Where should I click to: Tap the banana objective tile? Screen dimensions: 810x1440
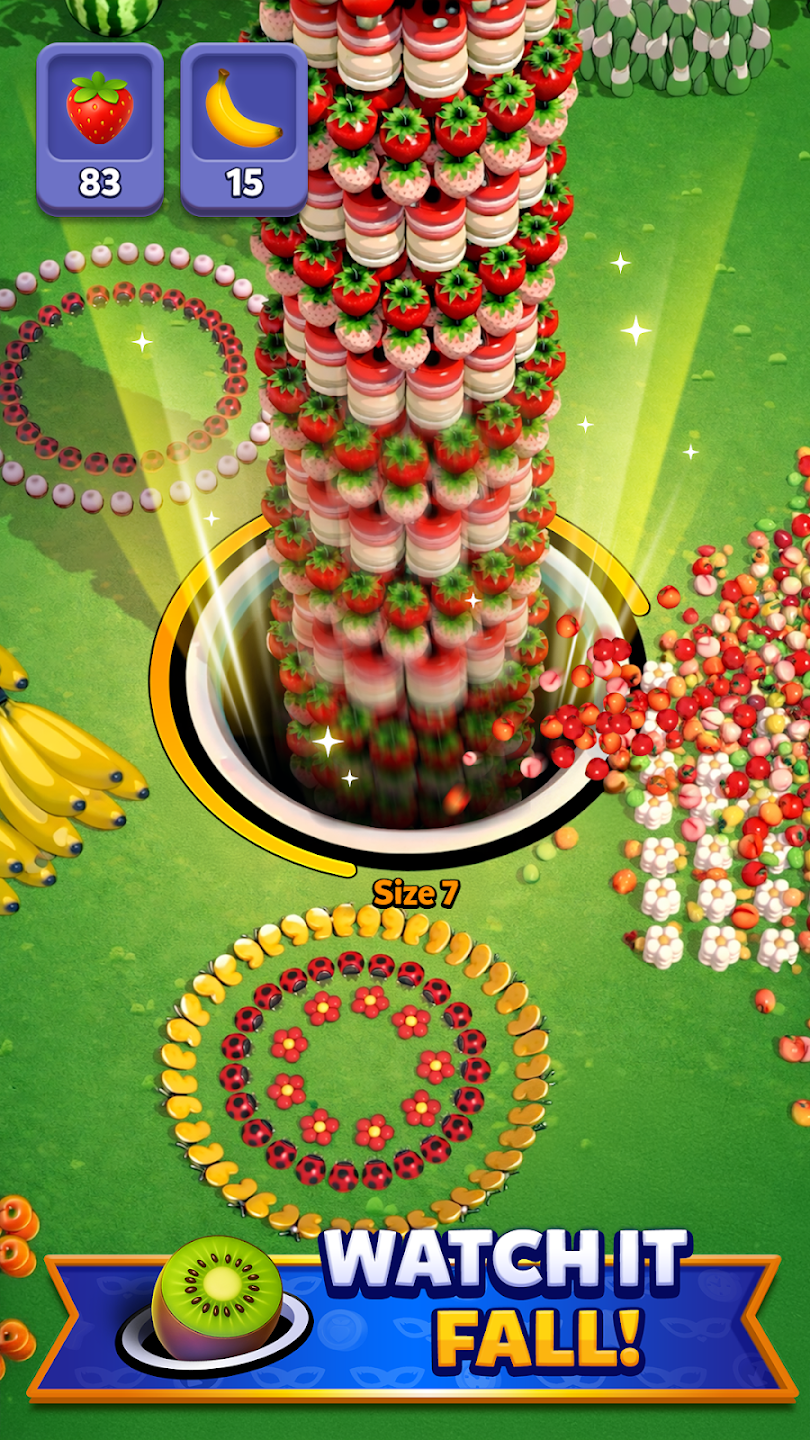(243, 130)
